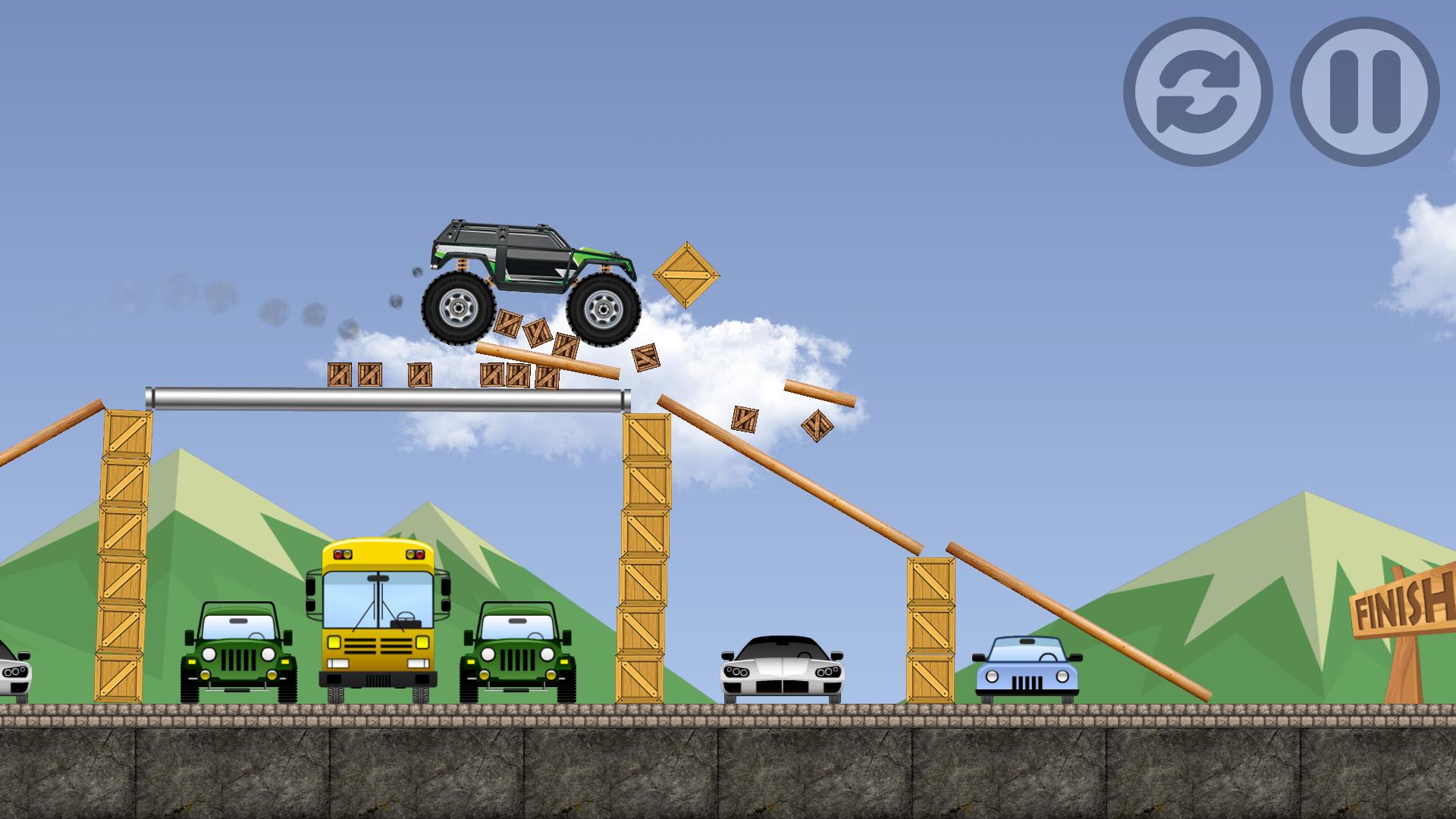This screenshot has width=1456, height=819.
Task: Click the falling small crate near the cloud
Action: click(x=746, y=419)
